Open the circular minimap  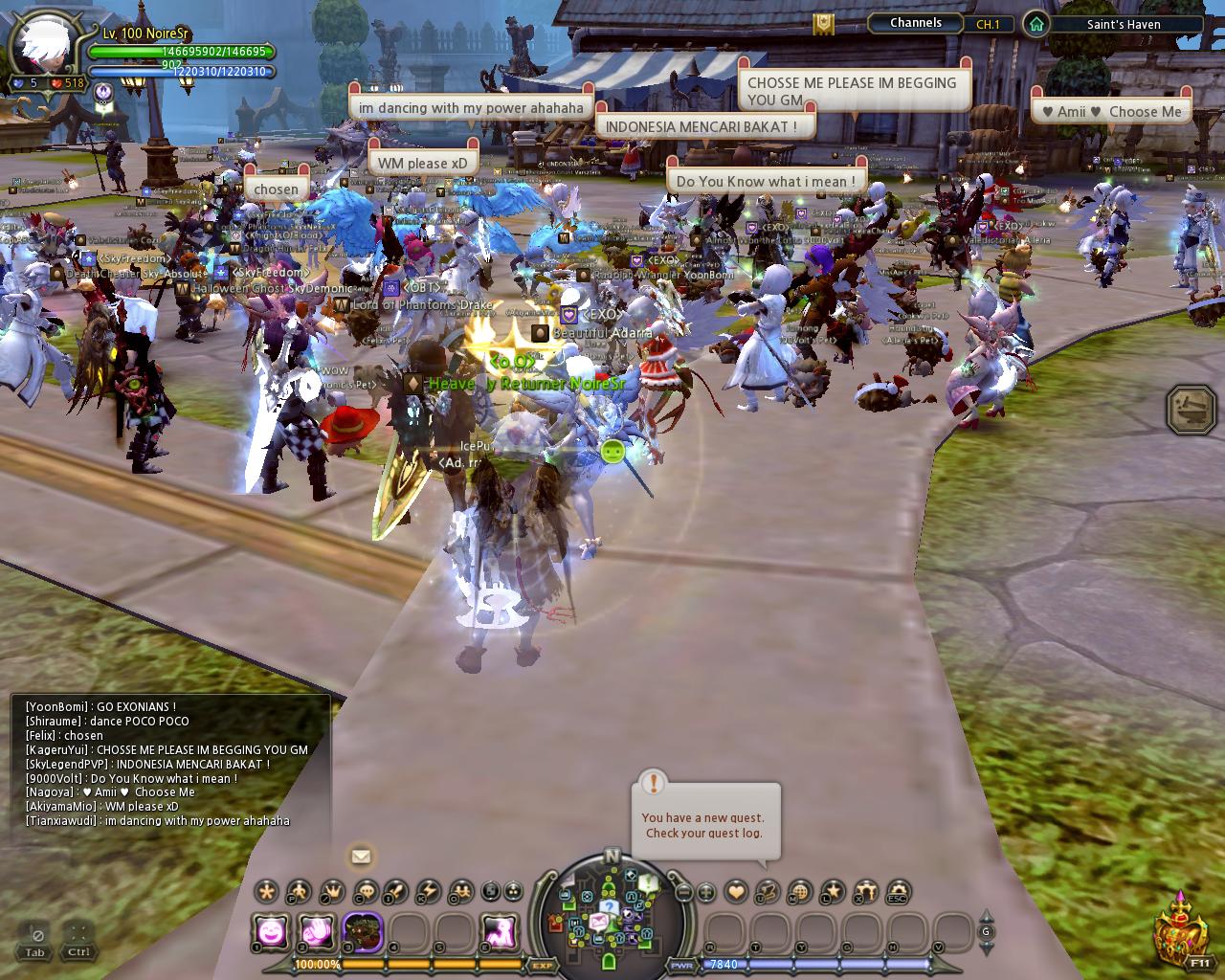click(609, 910)
